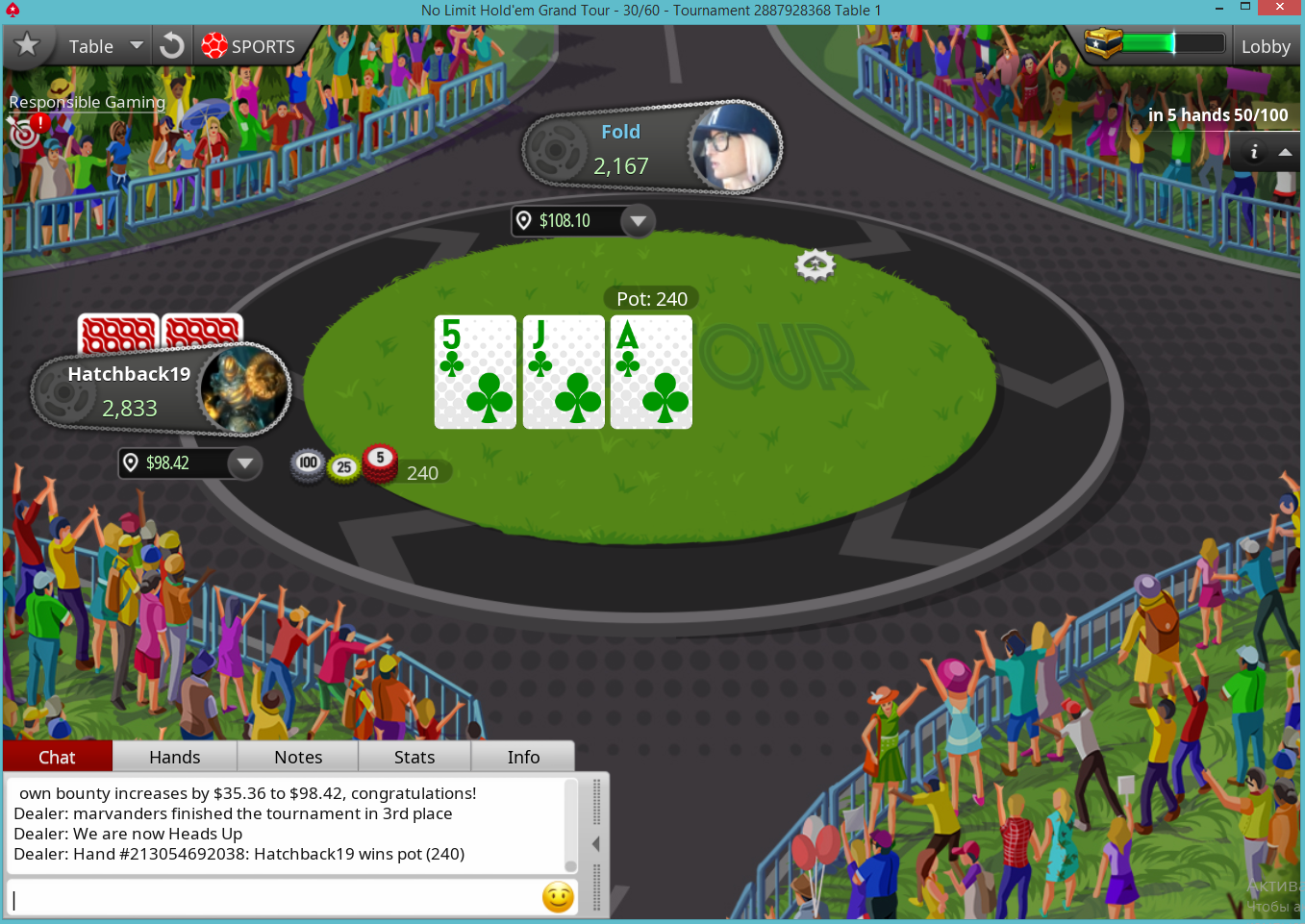Open the Stats tab
This screenshot has height=924, width=1305.
click(414, 757)
